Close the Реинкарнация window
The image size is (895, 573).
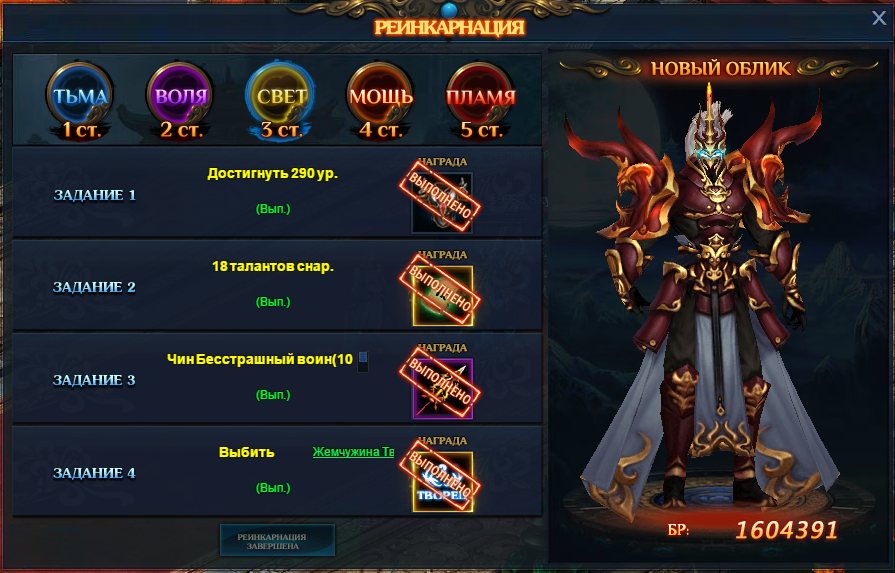click(878, 17)
